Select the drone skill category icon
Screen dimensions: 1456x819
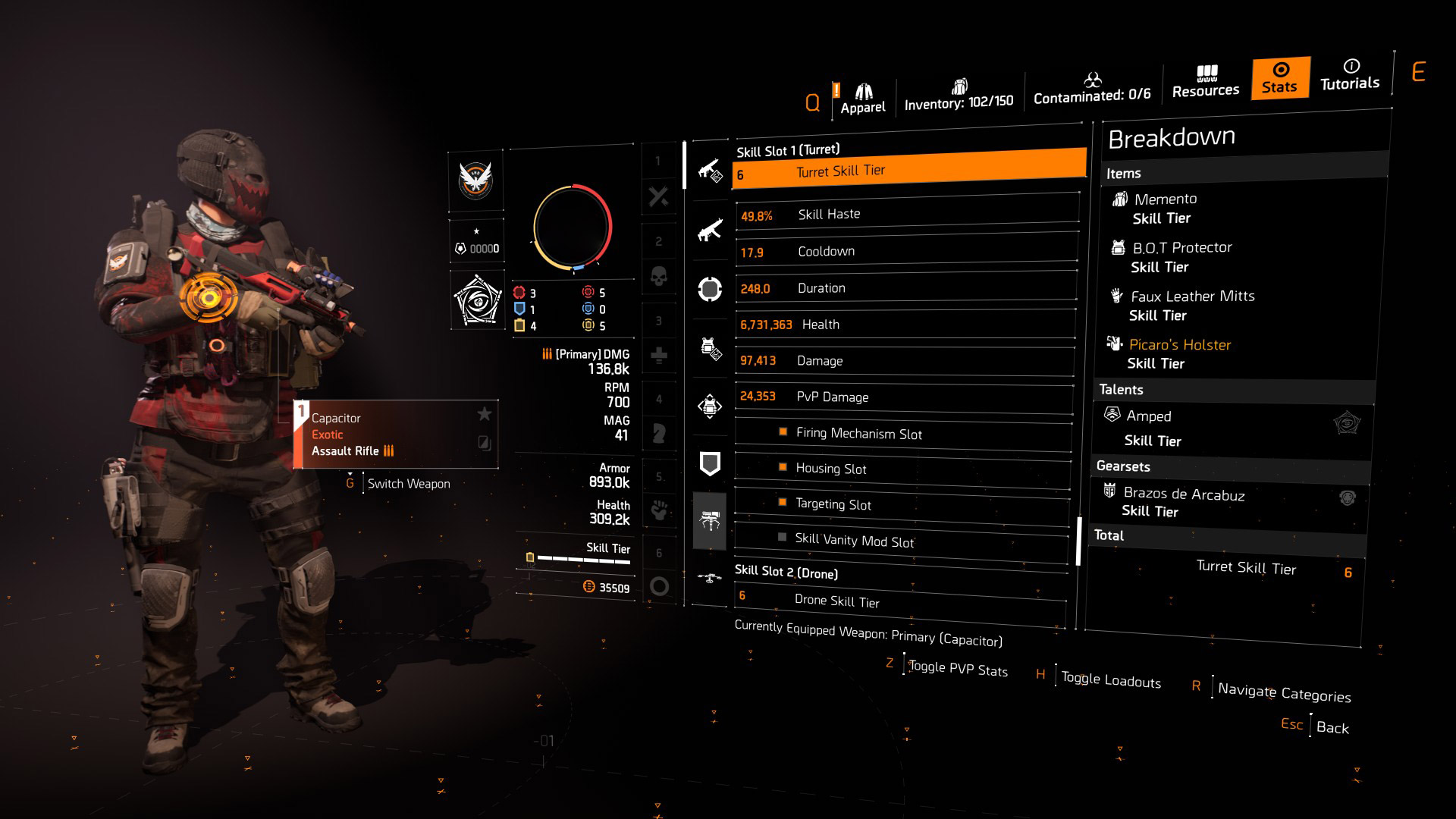click(x=710, y=576)
